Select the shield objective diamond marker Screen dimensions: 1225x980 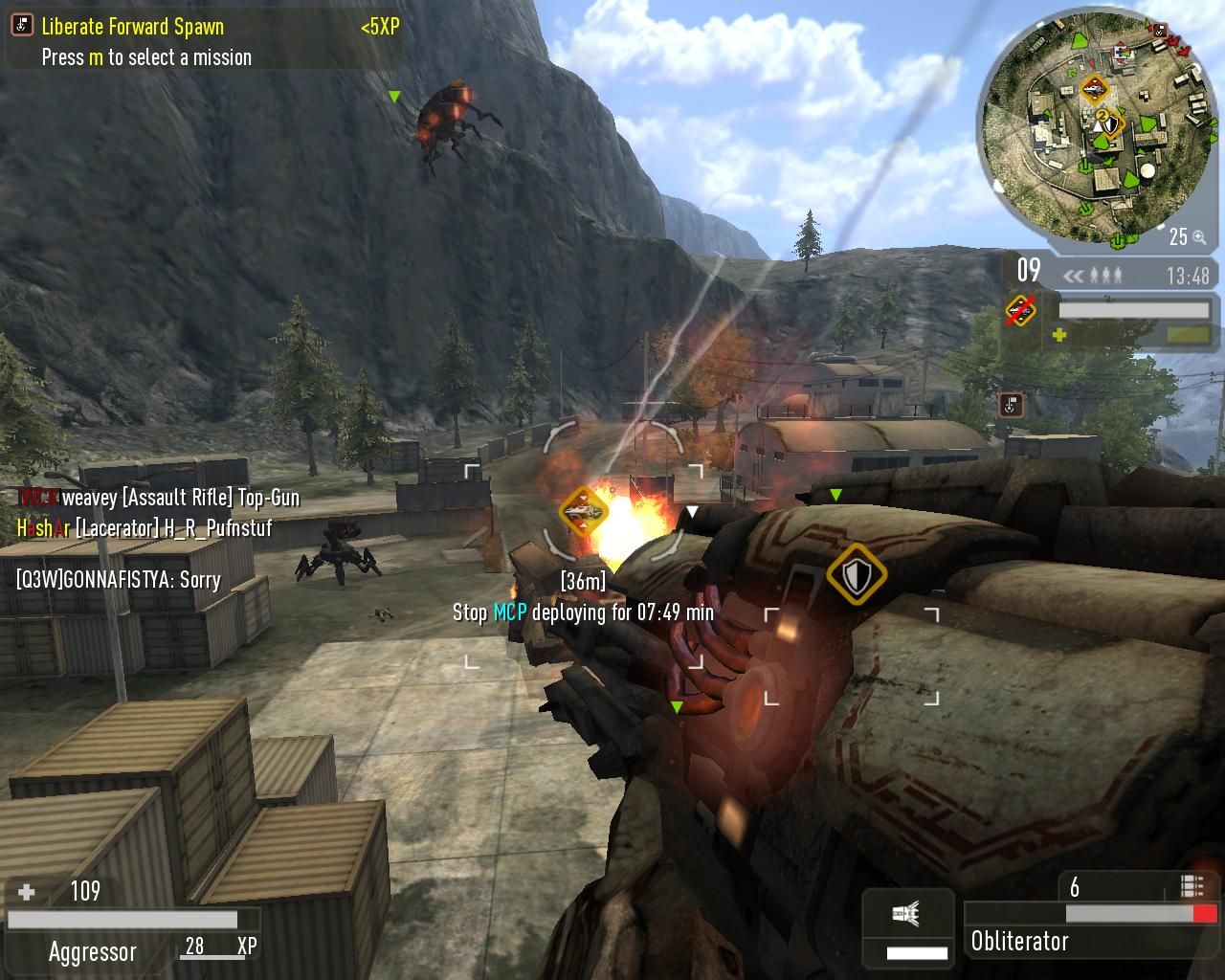coord(857,574)
